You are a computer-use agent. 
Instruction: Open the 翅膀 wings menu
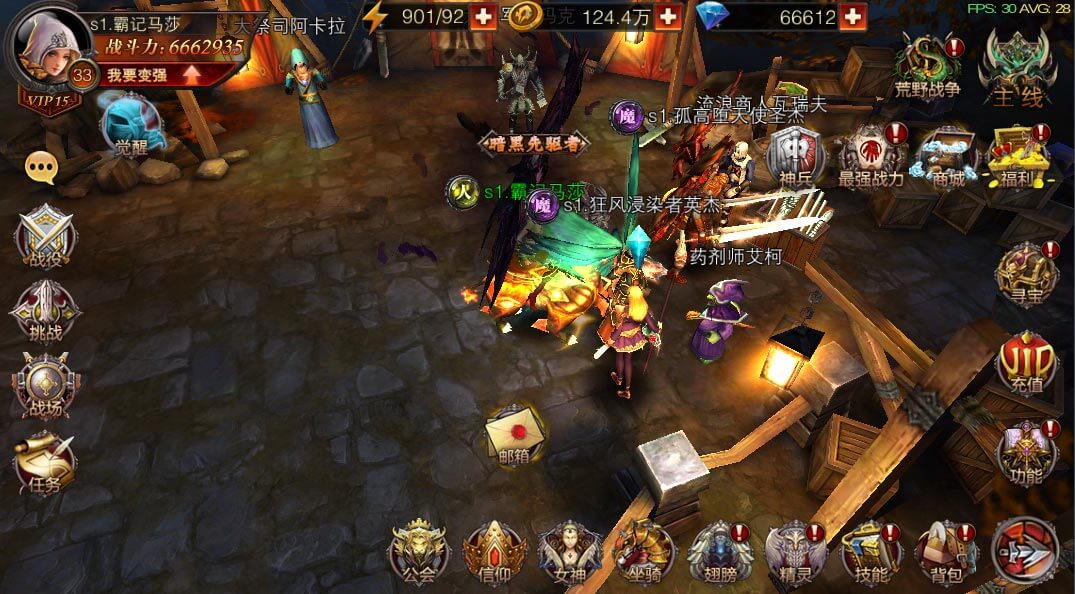(x=718, y=552)
